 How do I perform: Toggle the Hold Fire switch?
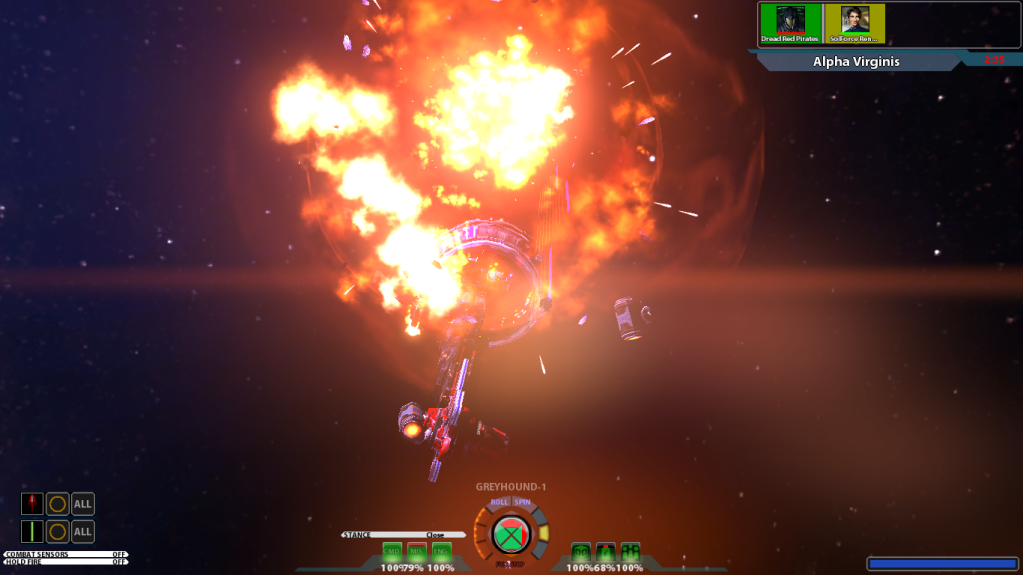pos(65,562)
